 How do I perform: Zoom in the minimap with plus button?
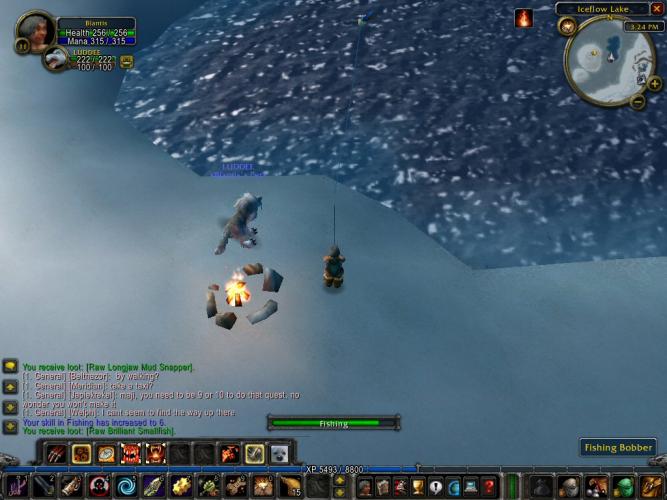pyautogui.click(x=654, y=84)
